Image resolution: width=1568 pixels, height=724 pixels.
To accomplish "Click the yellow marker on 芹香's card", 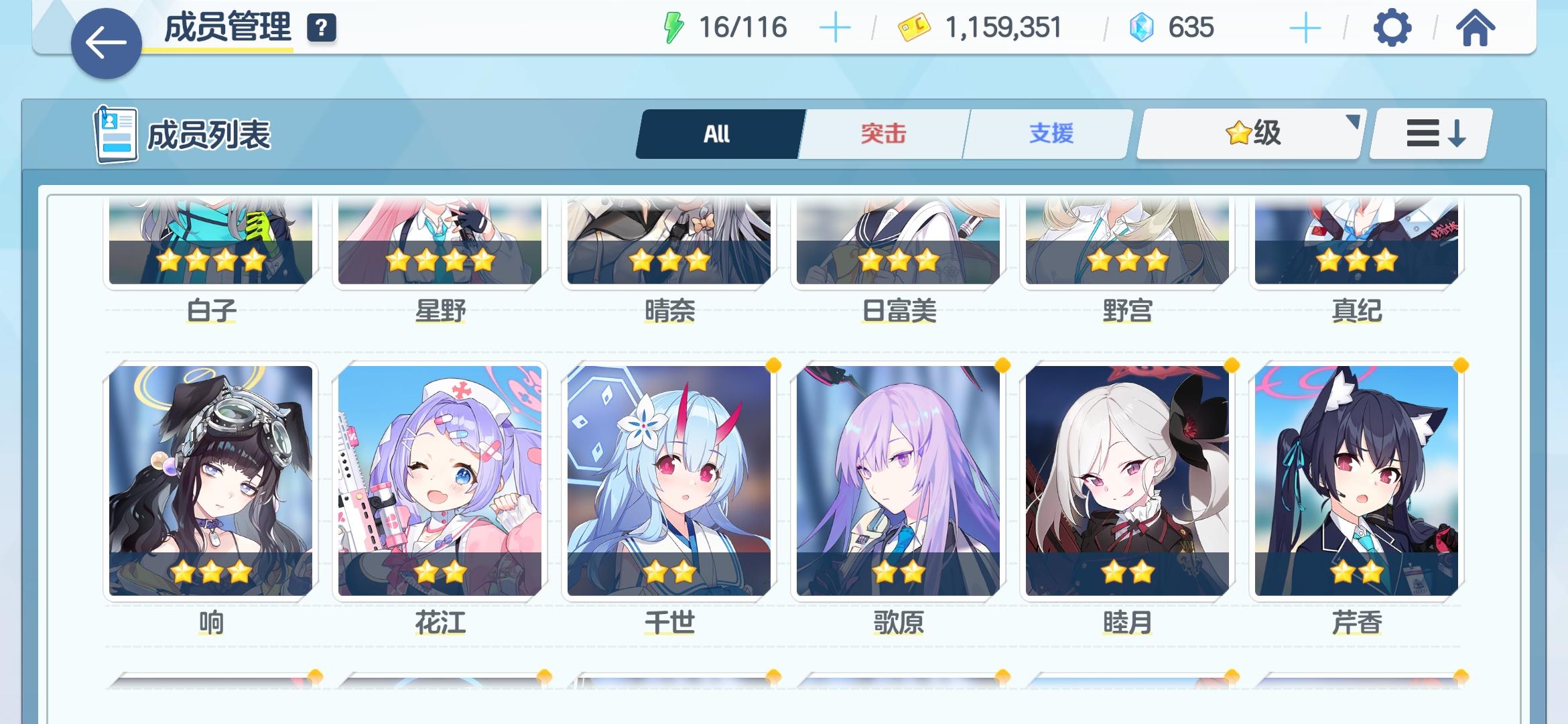I will 1461,366.
